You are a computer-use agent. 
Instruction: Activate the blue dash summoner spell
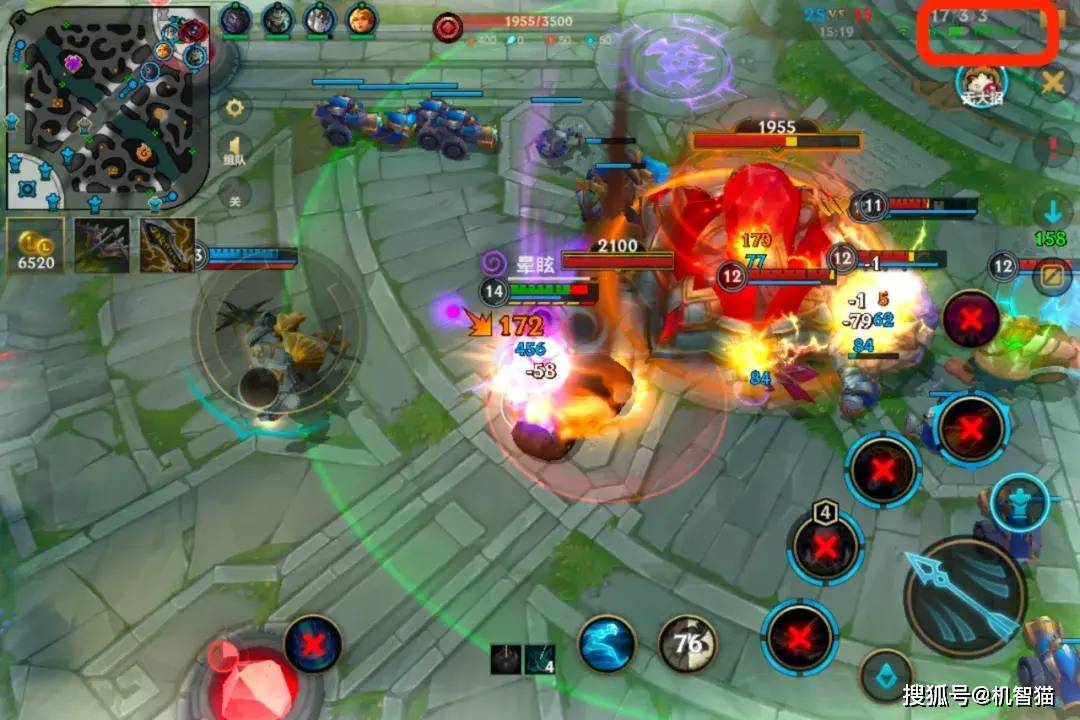(606, 643)
